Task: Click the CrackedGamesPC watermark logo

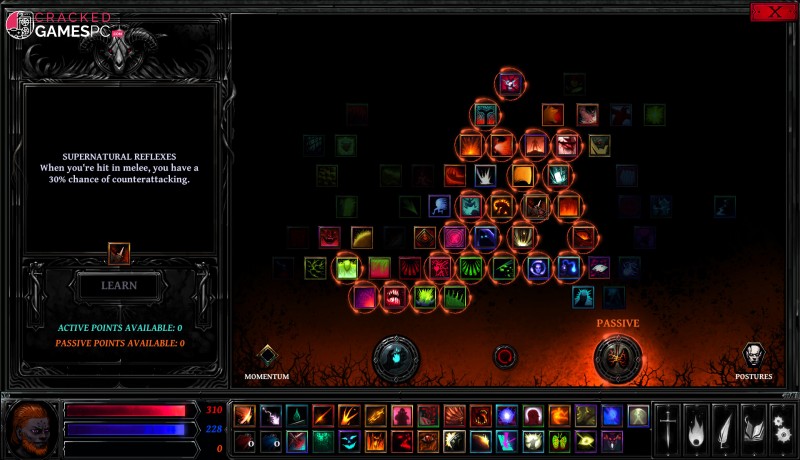Action: pyautogui.click(x=60, y=24)
